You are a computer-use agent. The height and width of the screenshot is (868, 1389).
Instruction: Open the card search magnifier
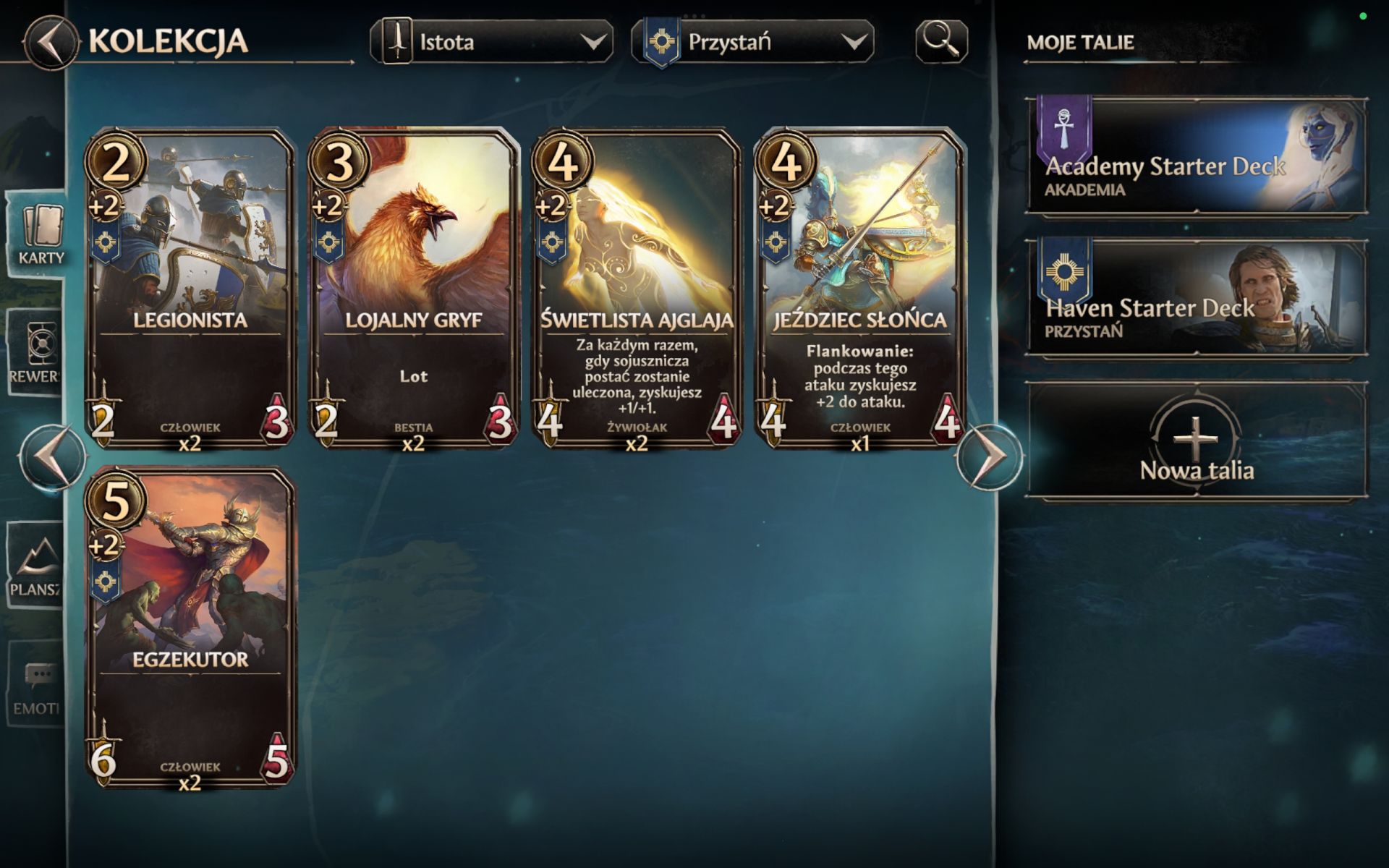tap(941, 41)
